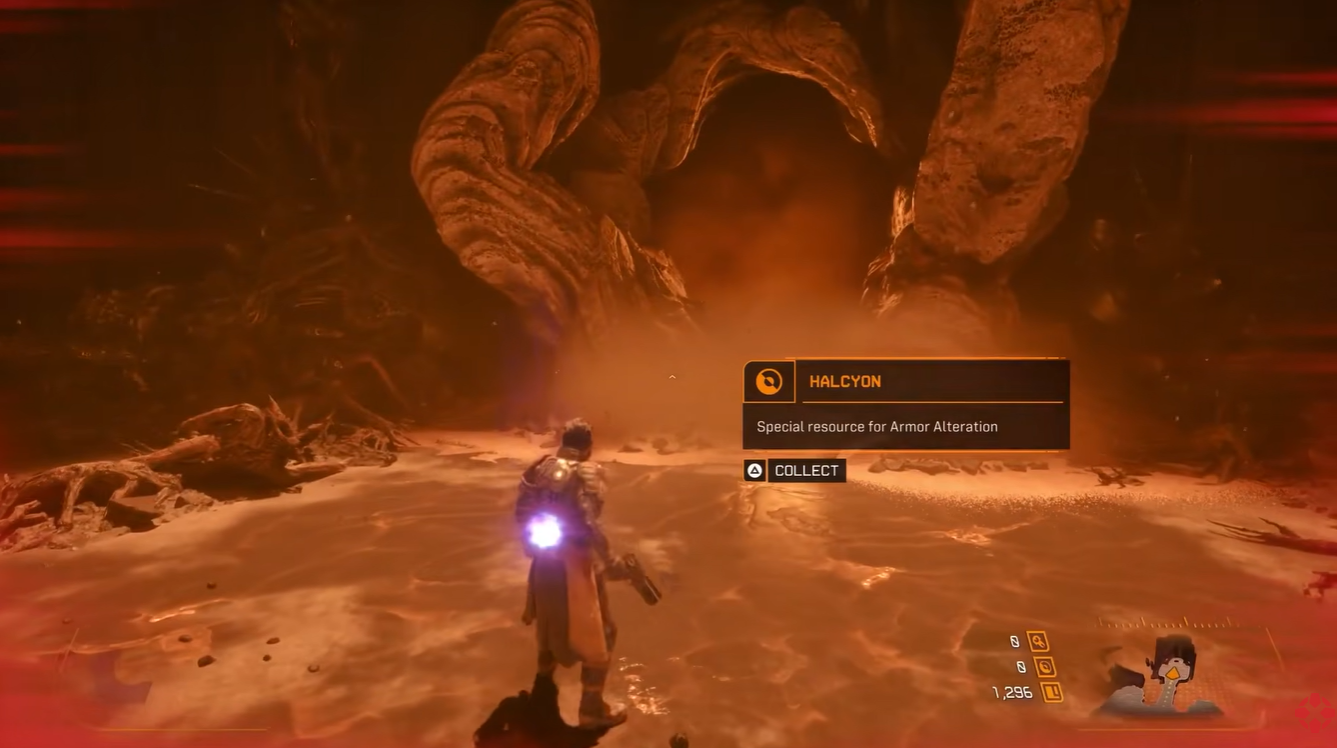Select the Halcyon icon in the tooltip header
1337x748 pixels.
point(768,381)
